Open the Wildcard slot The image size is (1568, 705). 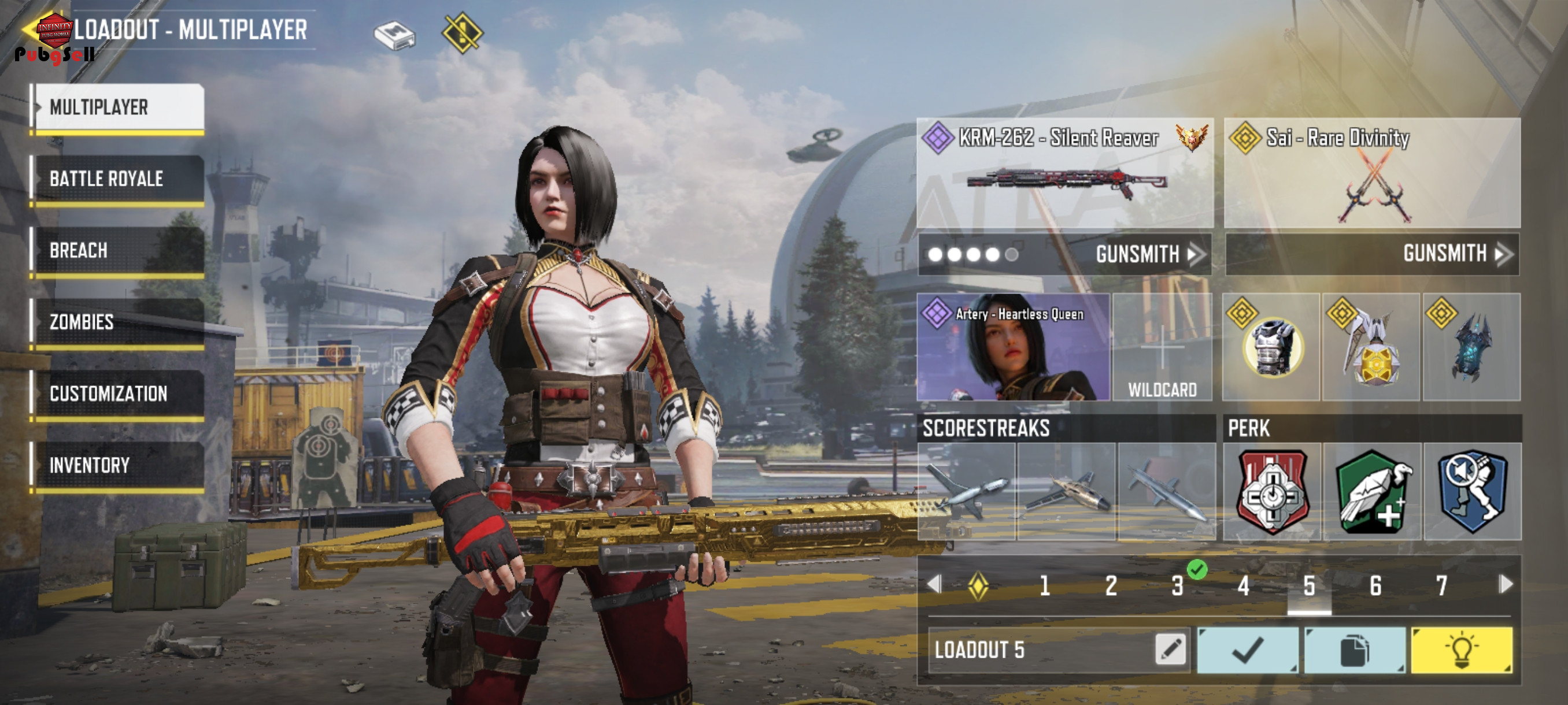tap(1162, 347)
